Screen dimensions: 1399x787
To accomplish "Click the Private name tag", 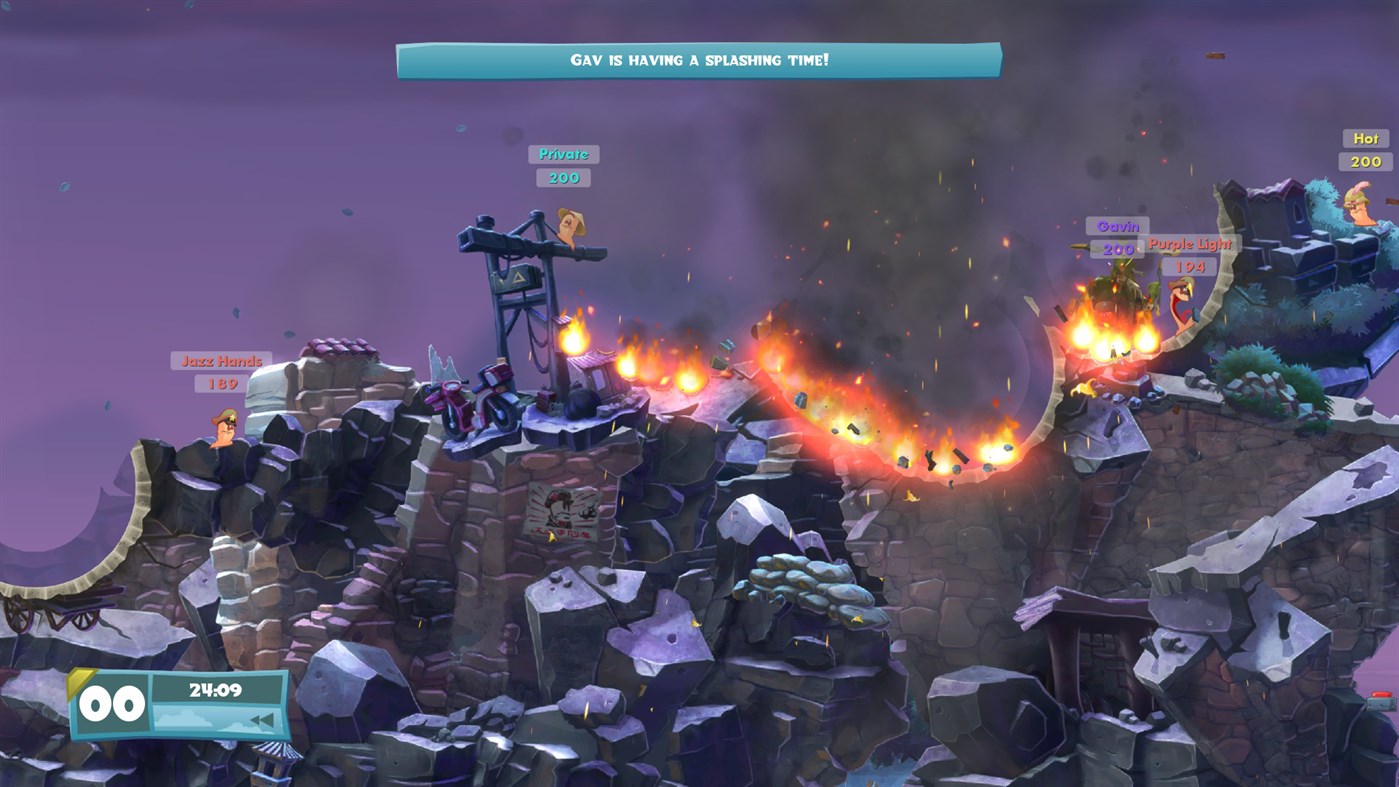I will click(562, 154).
